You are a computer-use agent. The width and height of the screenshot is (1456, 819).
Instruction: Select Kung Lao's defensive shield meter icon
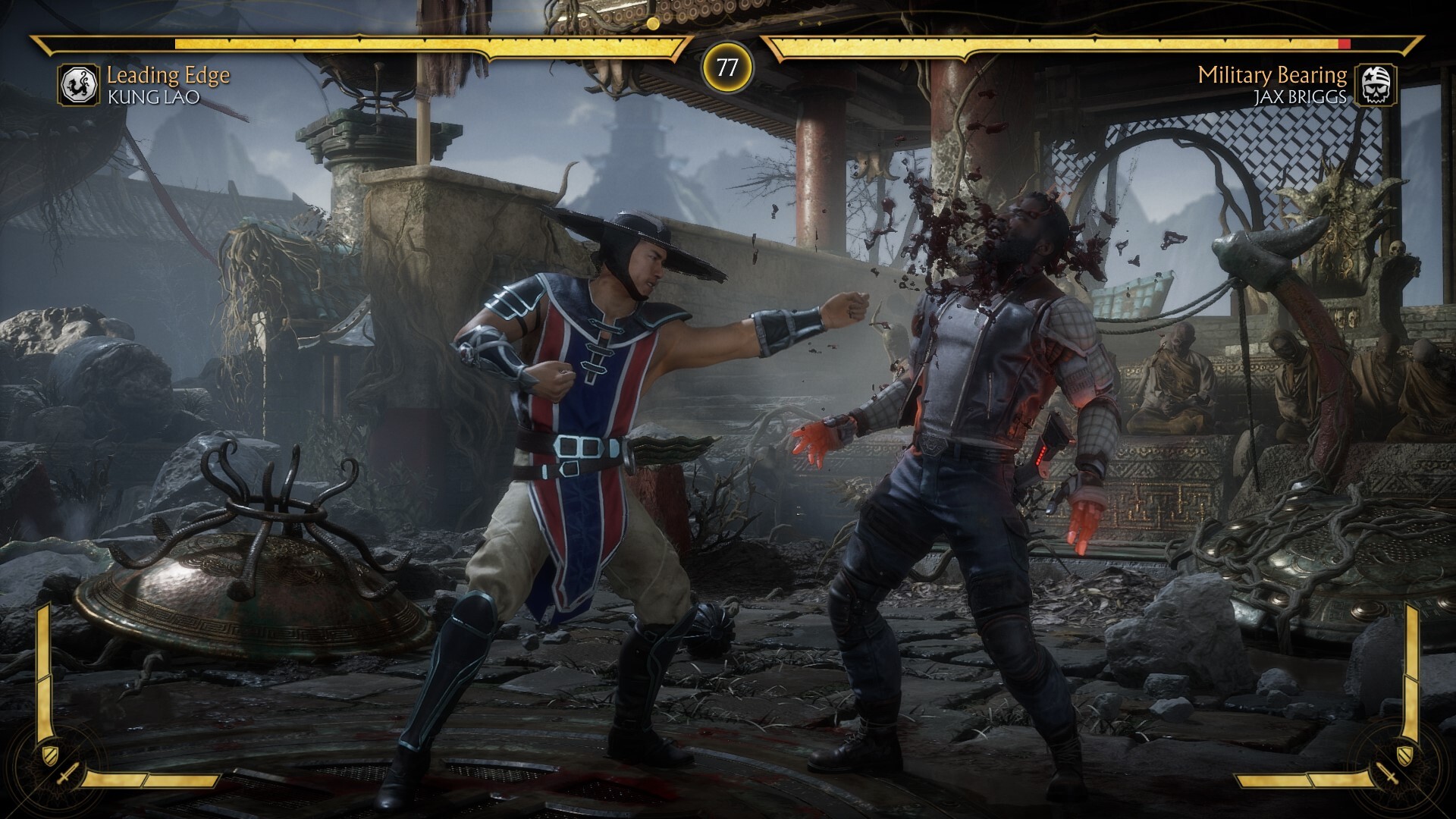50,753
